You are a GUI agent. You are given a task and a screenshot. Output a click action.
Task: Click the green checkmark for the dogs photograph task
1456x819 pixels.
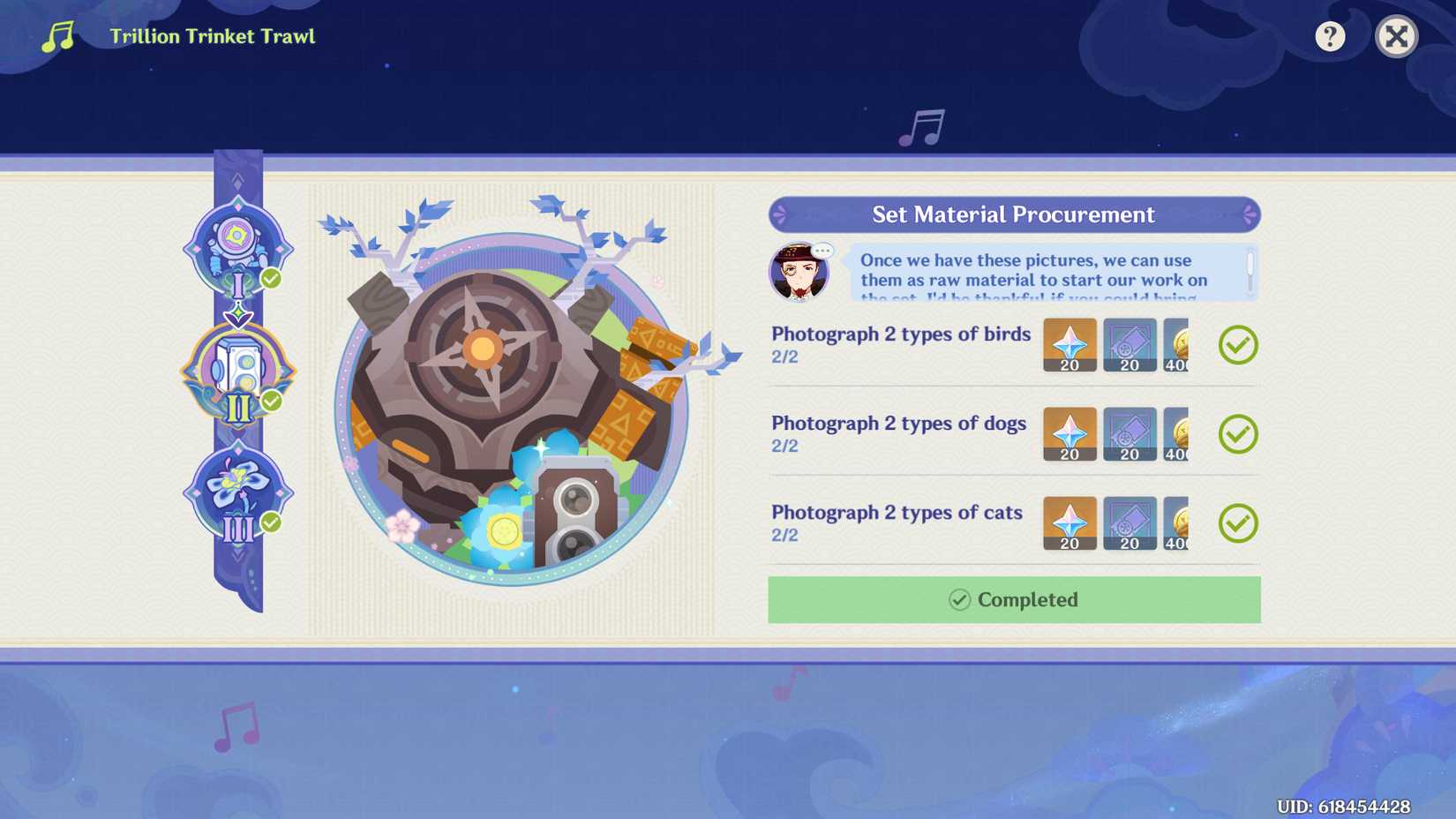[x=1239, y=434]
